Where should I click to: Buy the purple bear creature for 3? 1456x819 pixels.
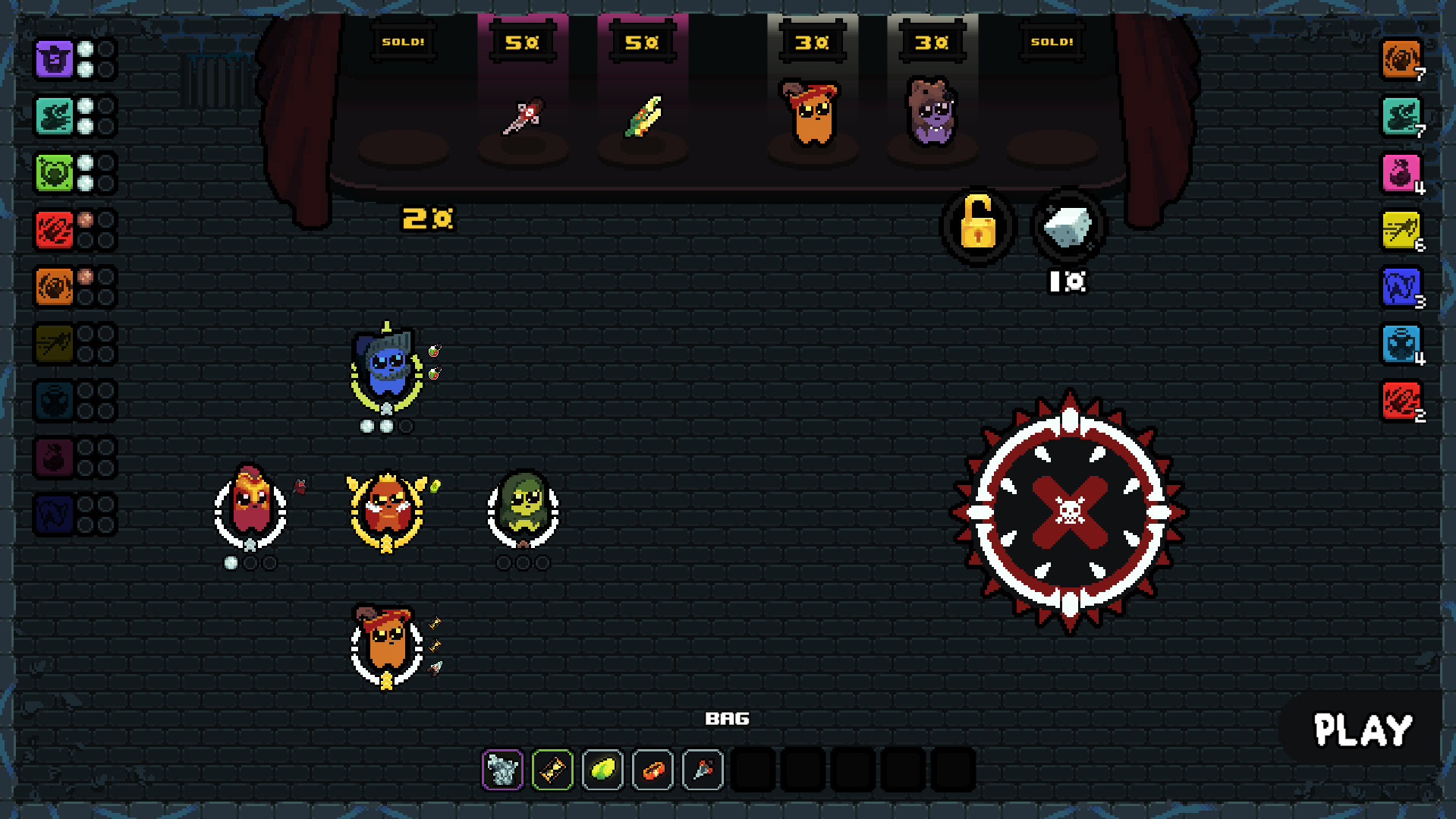pos(932,112)
